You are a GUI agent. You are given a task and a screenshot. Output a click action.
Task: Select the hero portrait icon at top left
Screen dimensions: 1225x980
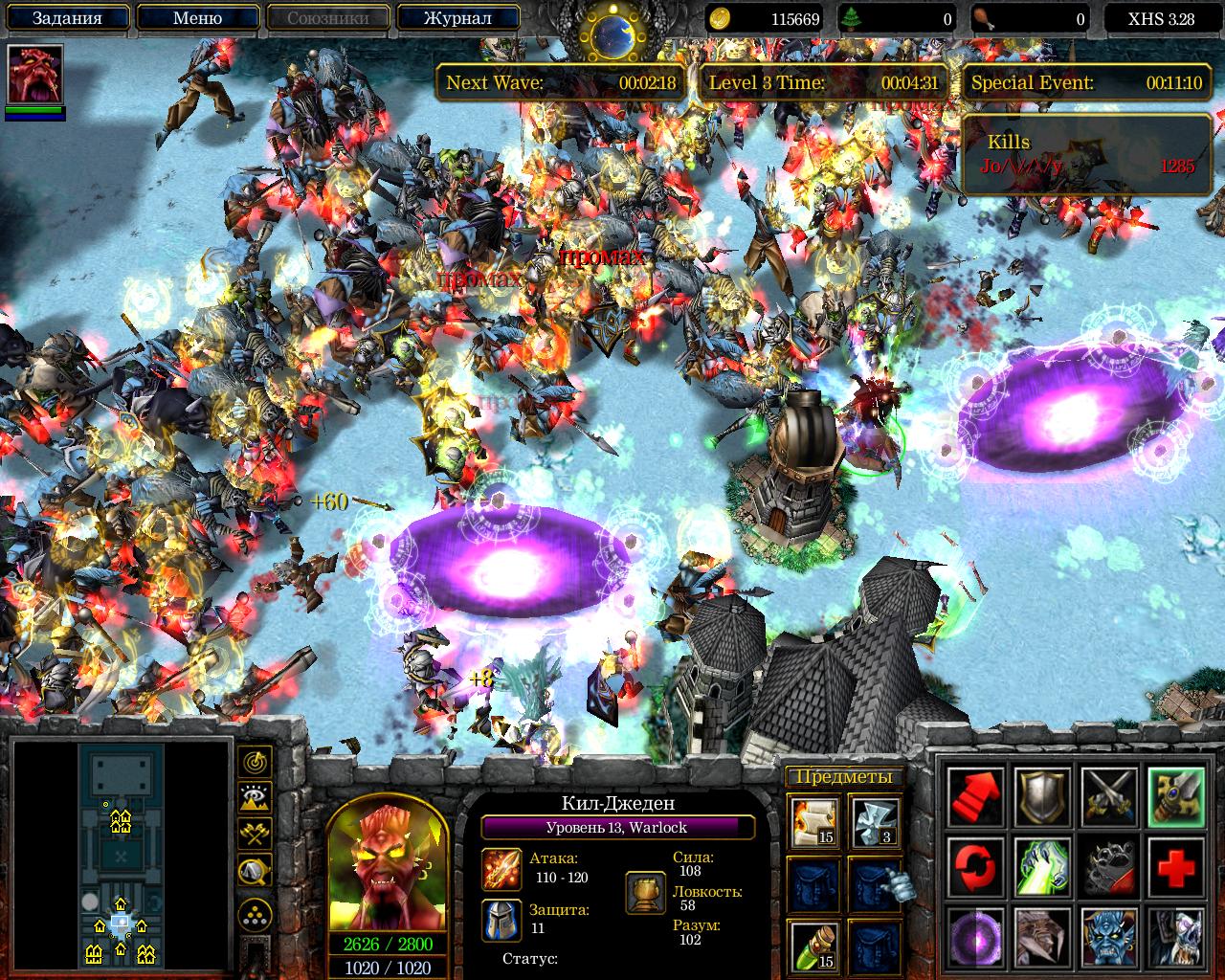point(35,75)
